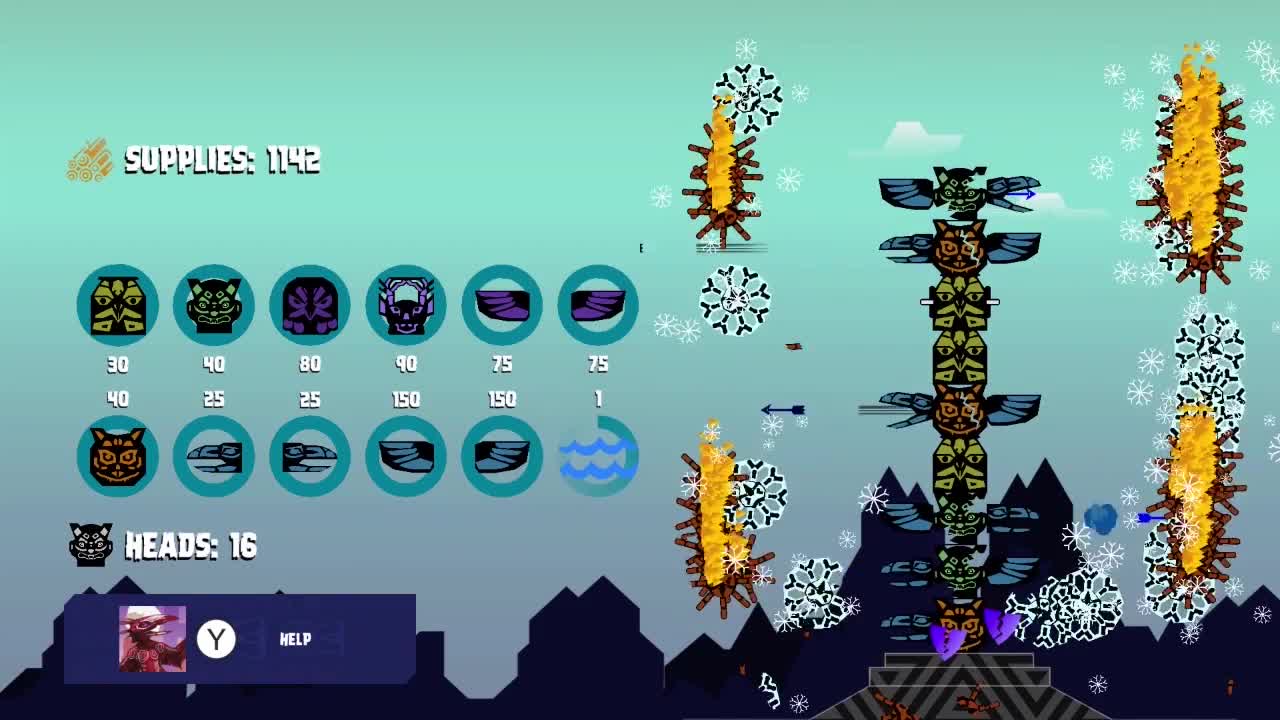Viewport: 1280px width, 720px height.
Task: Select the yellow eagle head costing 30 supplies
Action: coord(118,305)
